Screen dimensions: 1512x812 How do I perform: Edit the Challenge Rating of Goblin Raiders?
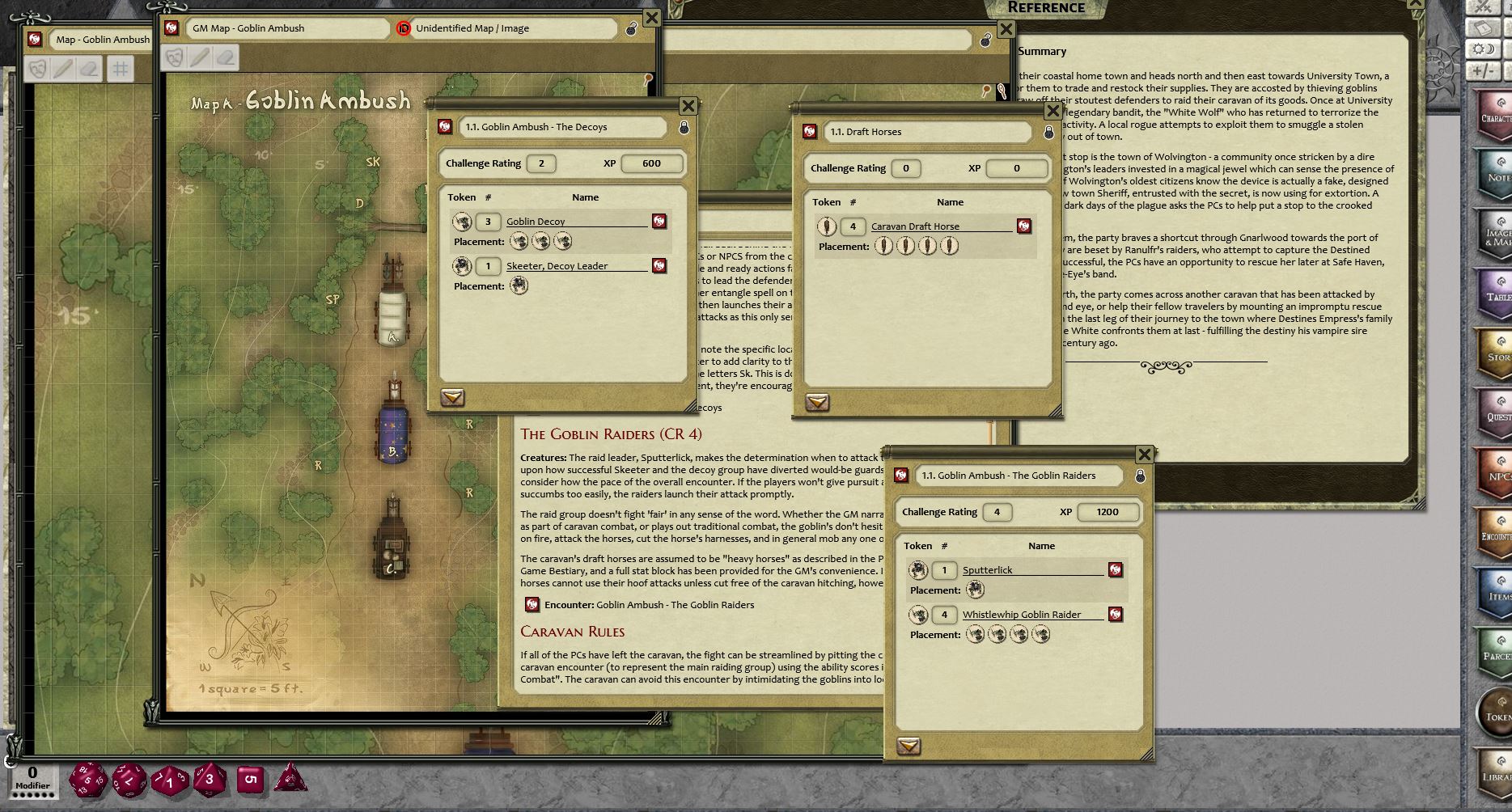click(997, 512)
